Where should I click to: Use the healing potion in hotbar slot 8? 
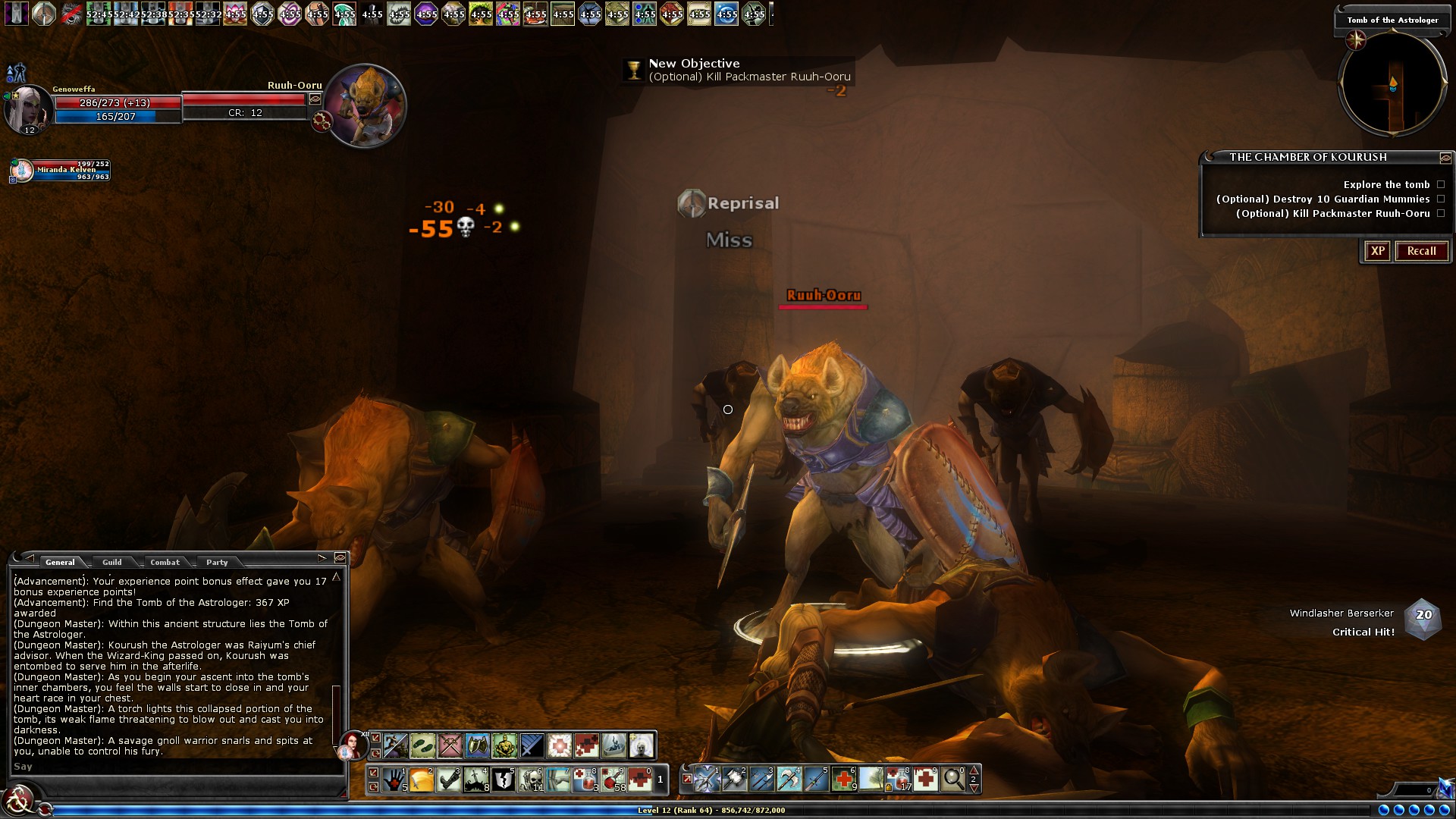click(x=582, y=780)
